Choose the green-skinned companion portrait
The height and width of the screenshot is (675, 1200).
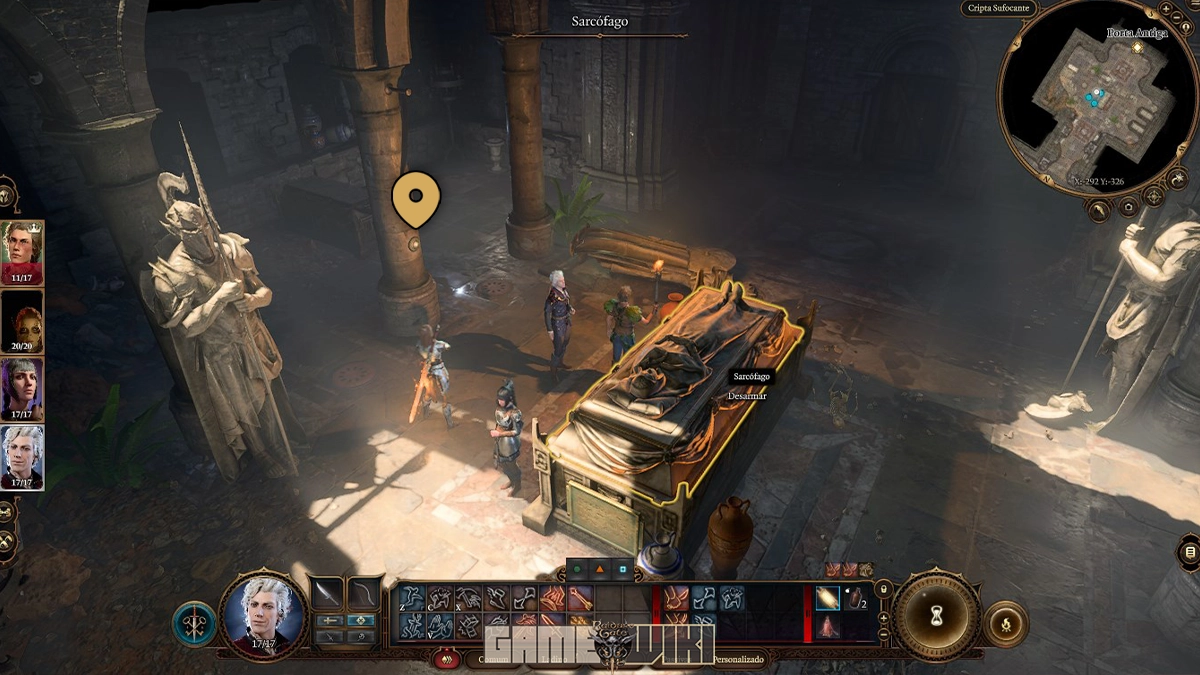22,321
